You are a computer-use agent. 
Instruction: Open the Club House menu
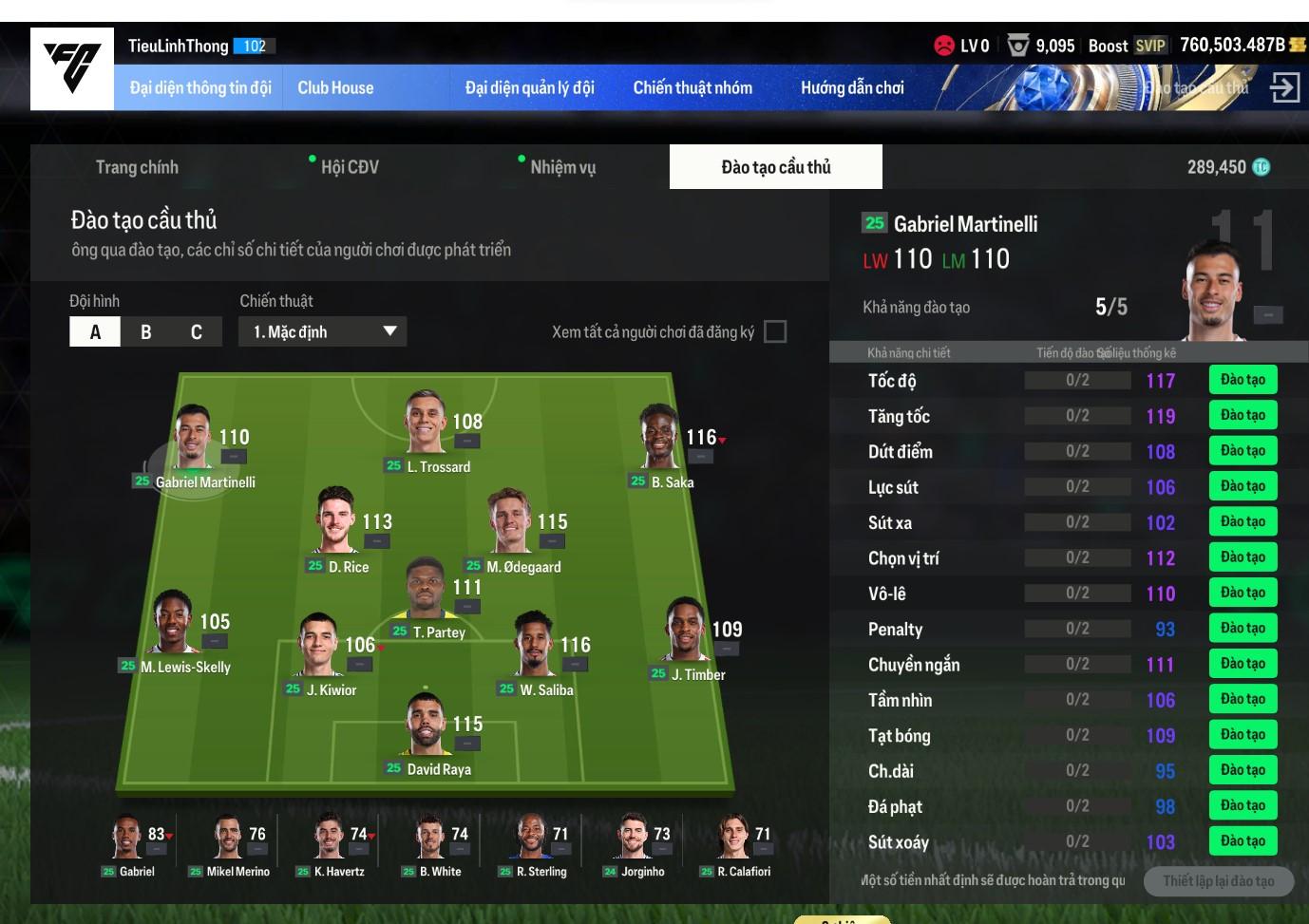coord(335,87)
